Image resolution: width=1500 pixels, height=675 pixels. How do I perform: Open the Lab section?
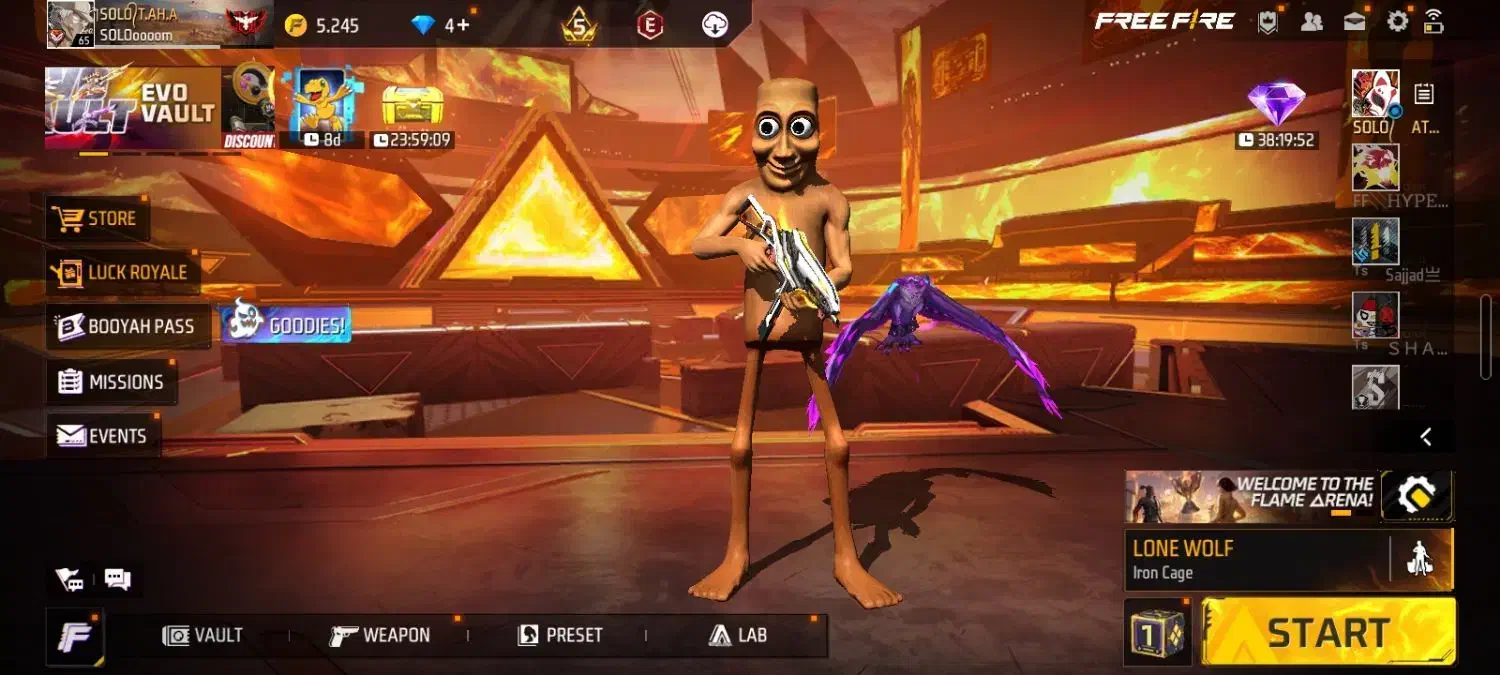pyautogui.click(x=738, y=635)
